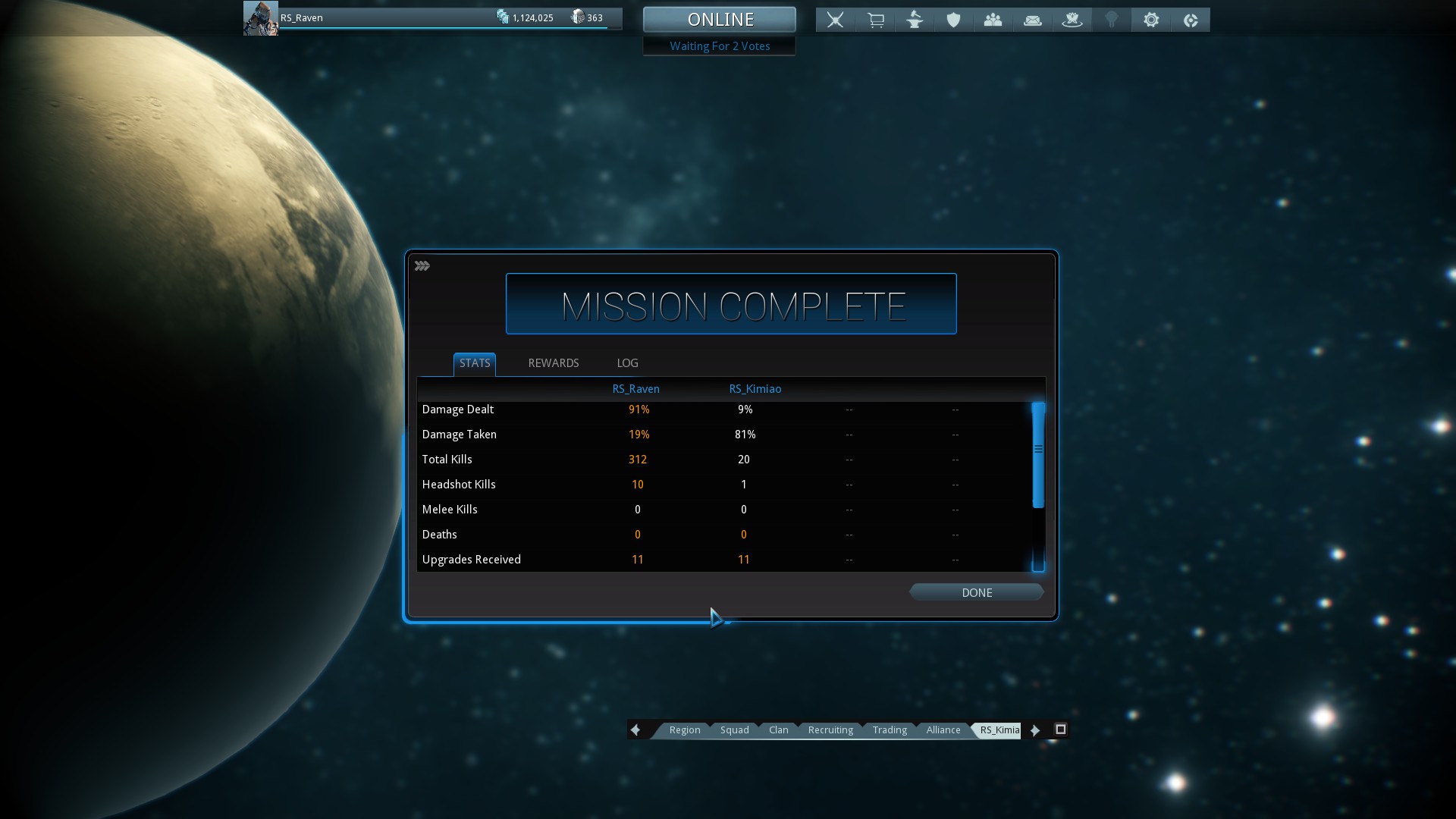This screenshot has width=1456, height=819.
Task: Open the inbox envelope icon
Action: coord(1033,20)
